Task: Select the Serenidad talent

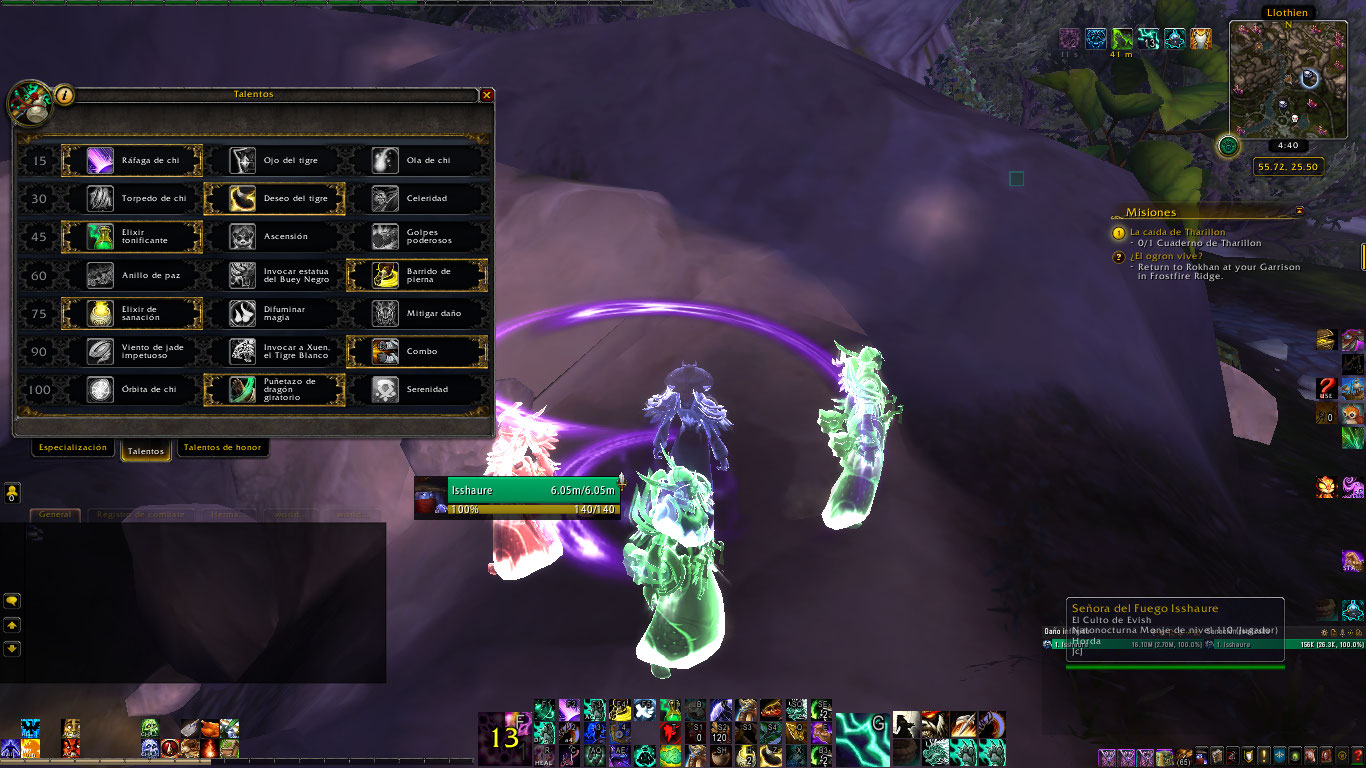Action: 416,389
